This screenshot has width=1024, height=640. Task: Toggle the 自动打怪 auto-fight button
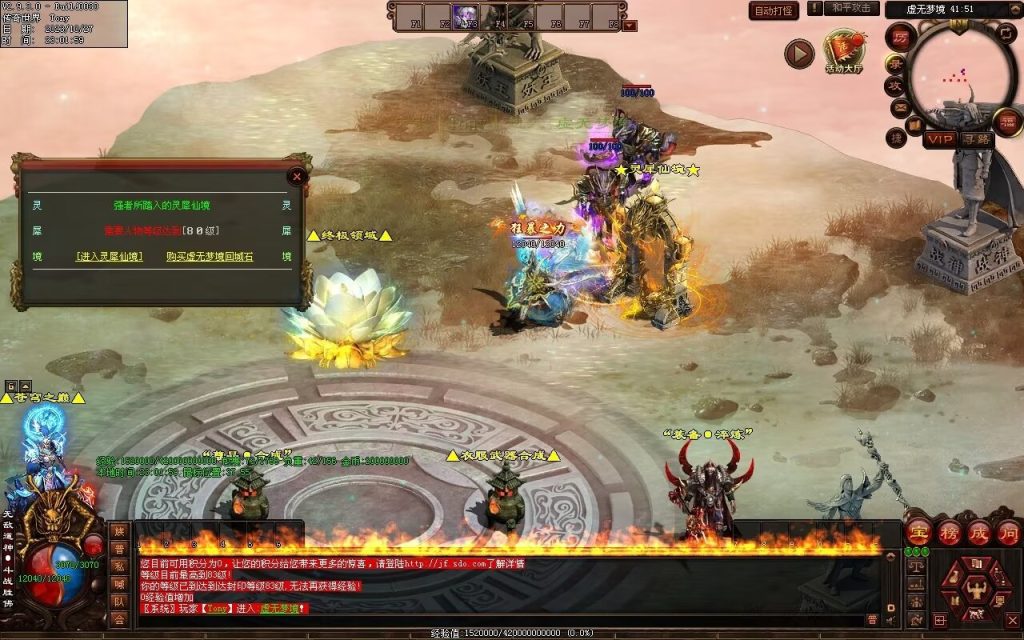click(774, 11)
